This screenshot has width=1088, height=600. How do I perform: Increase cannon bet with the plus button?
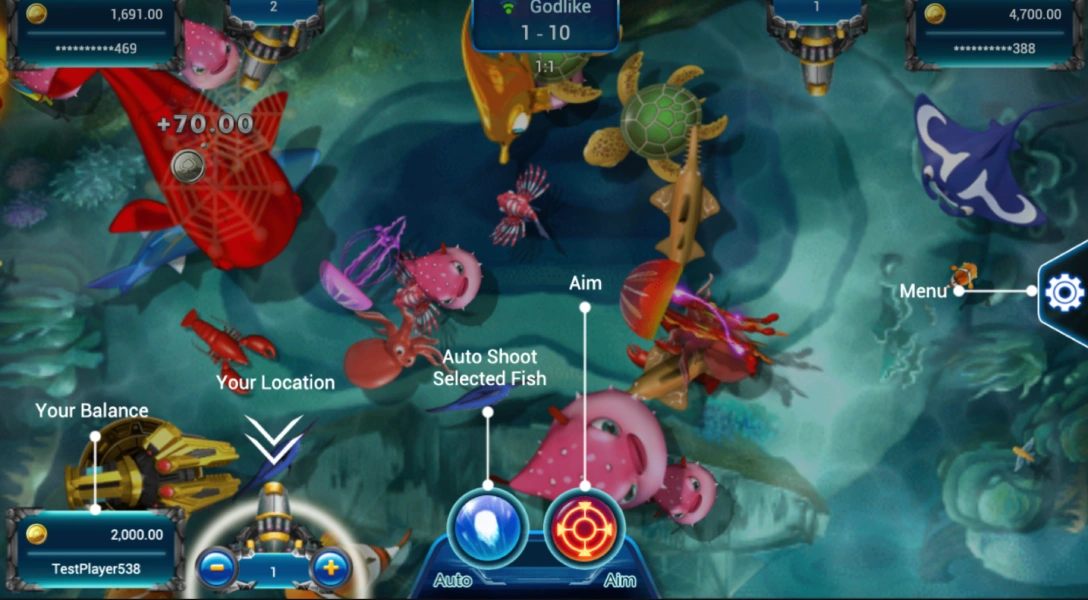click(x=329, y=569)
